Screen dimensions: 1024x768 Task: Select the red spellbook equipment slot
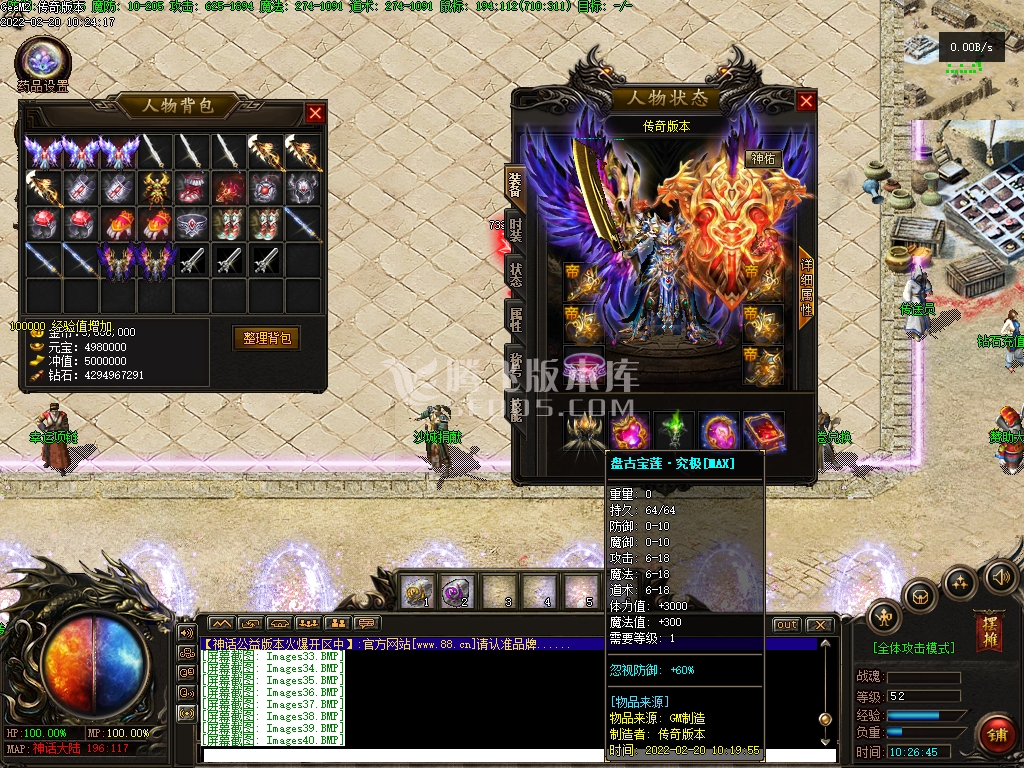pyautogui.click(x=763, y=432)
